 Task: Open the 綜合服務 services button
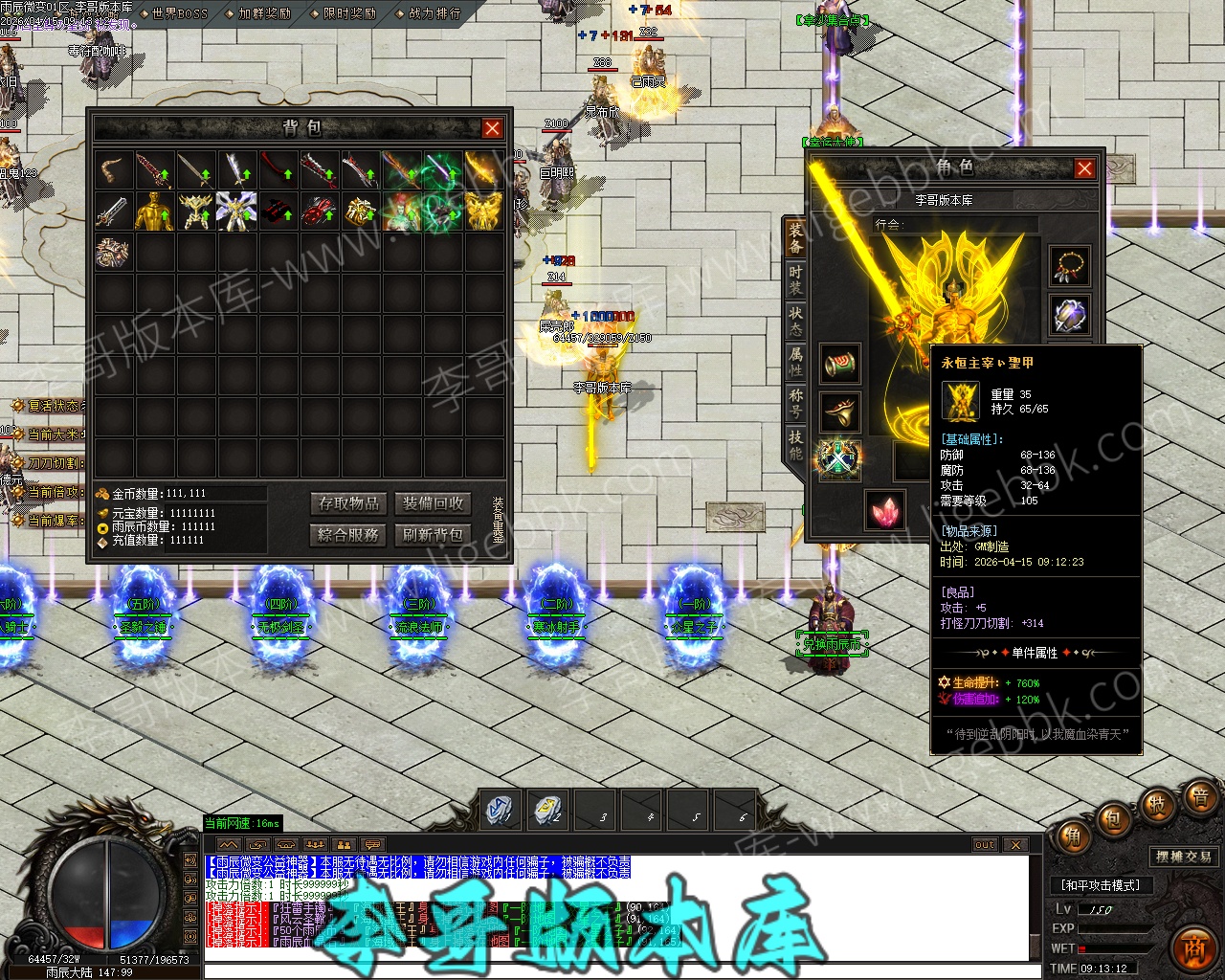[349, 534]
